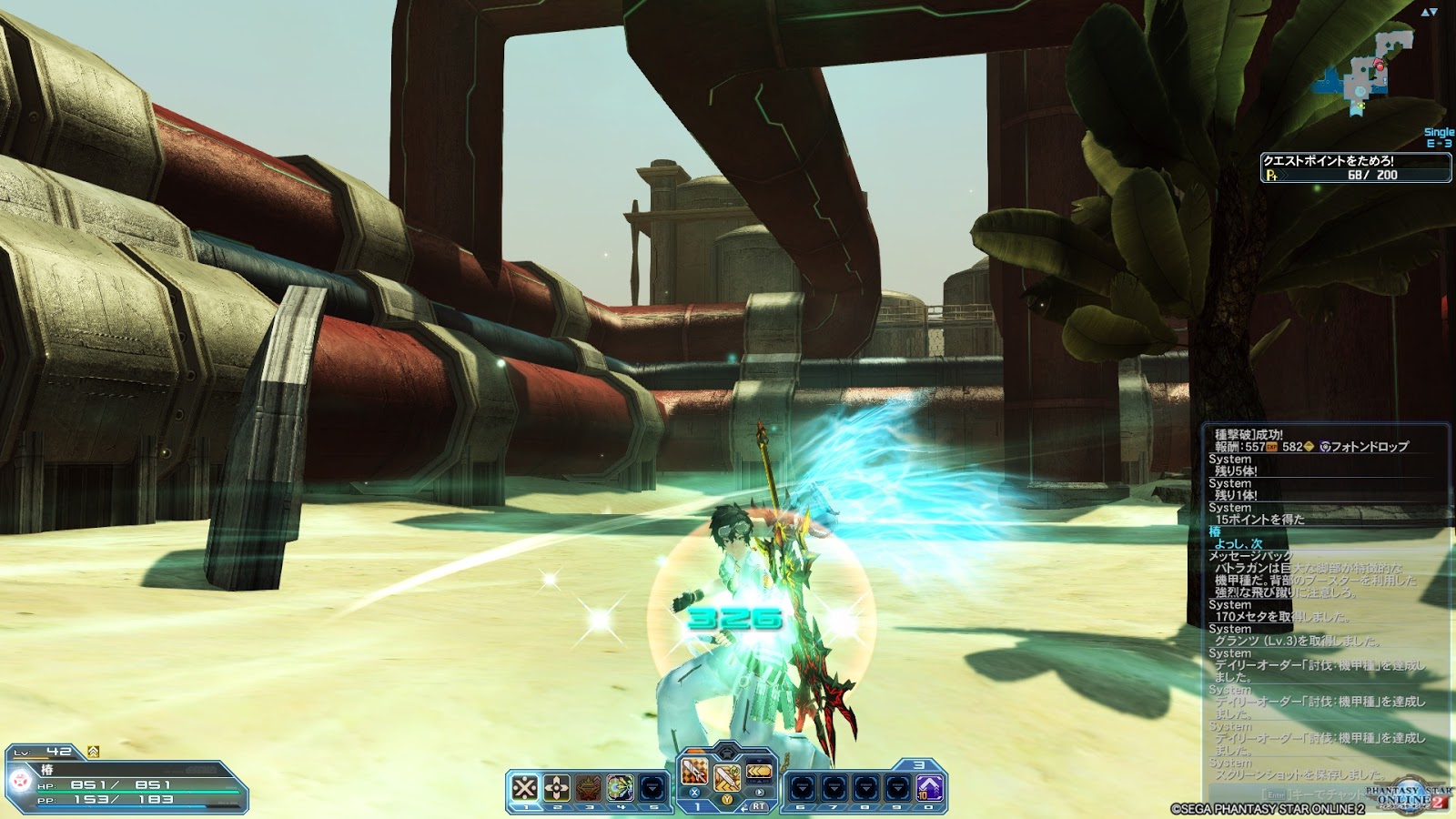Use the purple arrow item in slot 0
The image size is (1456, 819).
pyautogui.click(x=929, y=787)
